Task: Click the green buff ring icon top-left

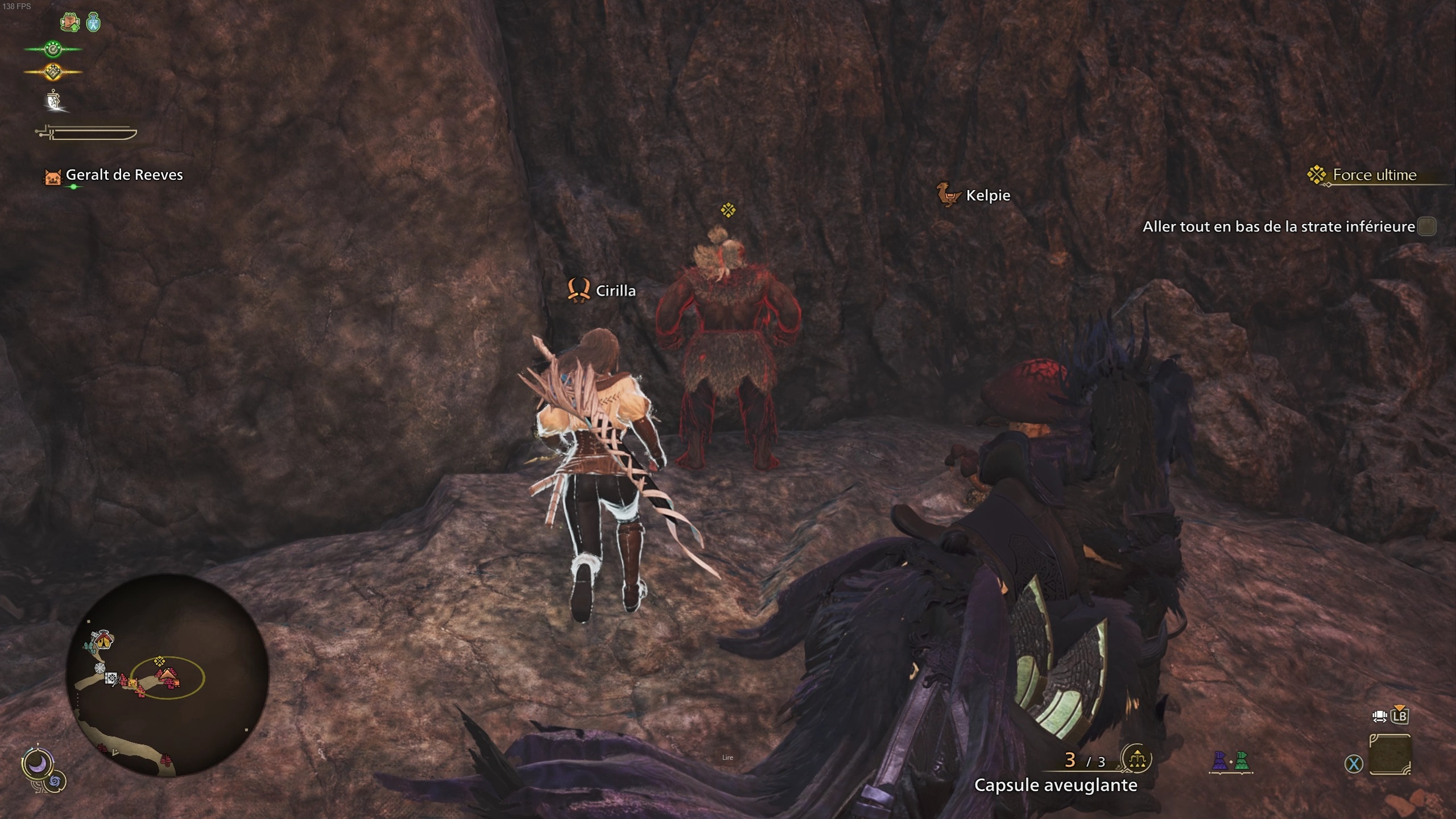Action: 53,49
